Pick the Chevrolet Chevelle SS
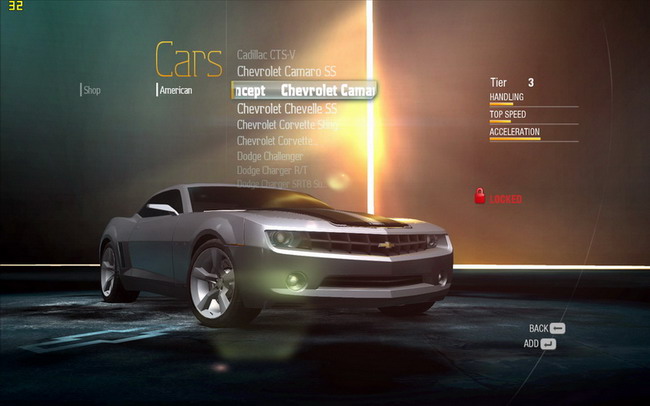 [286, 108]
